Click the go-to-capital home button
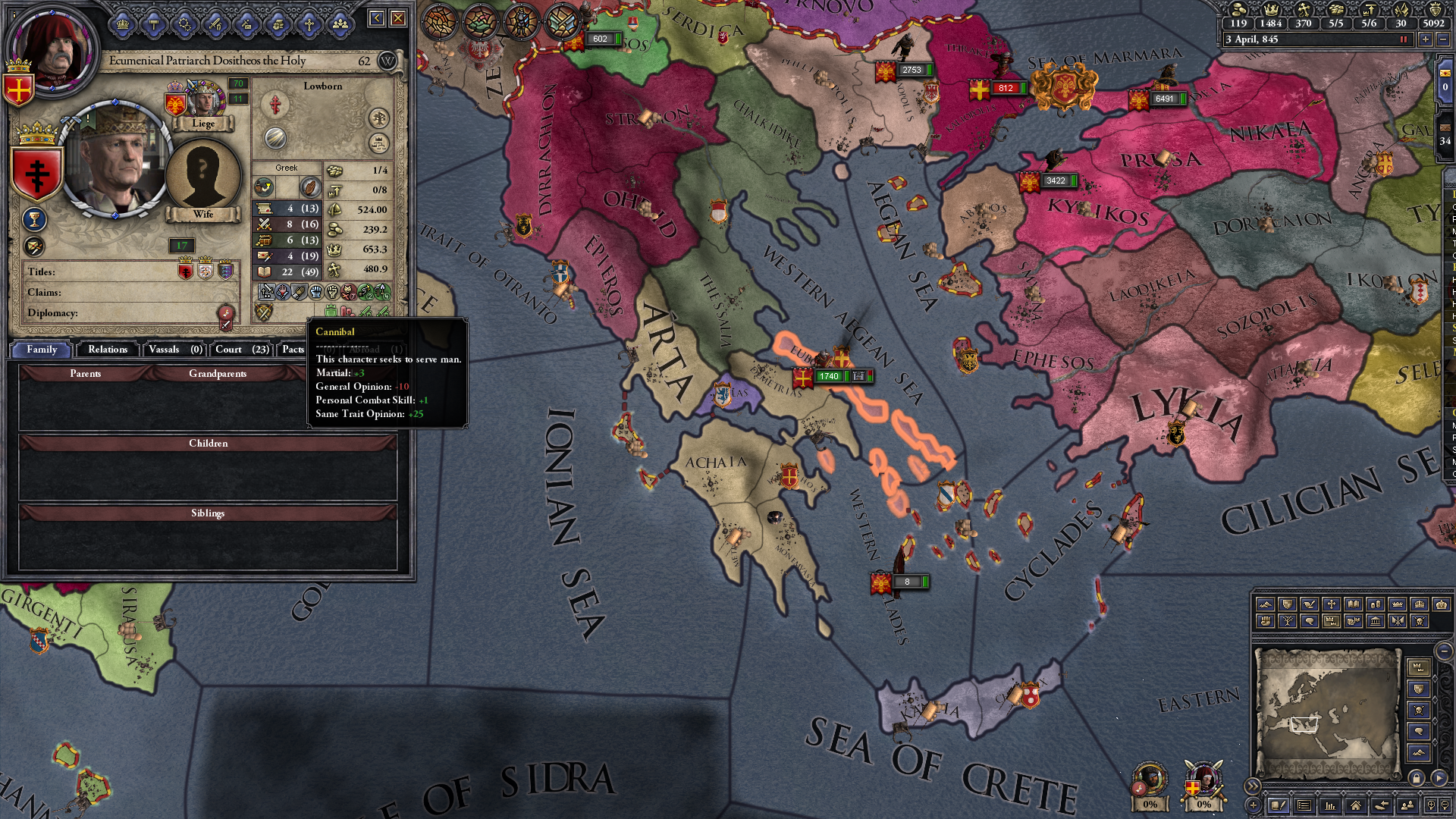 click(1357, 805)
